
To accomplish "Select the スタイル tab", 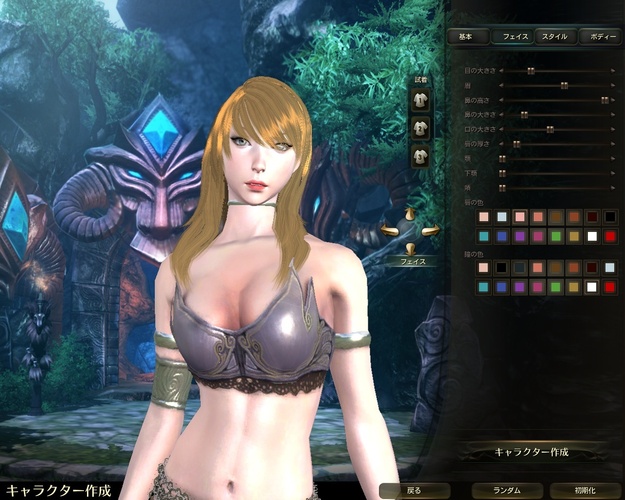I will tap(554, 36).
